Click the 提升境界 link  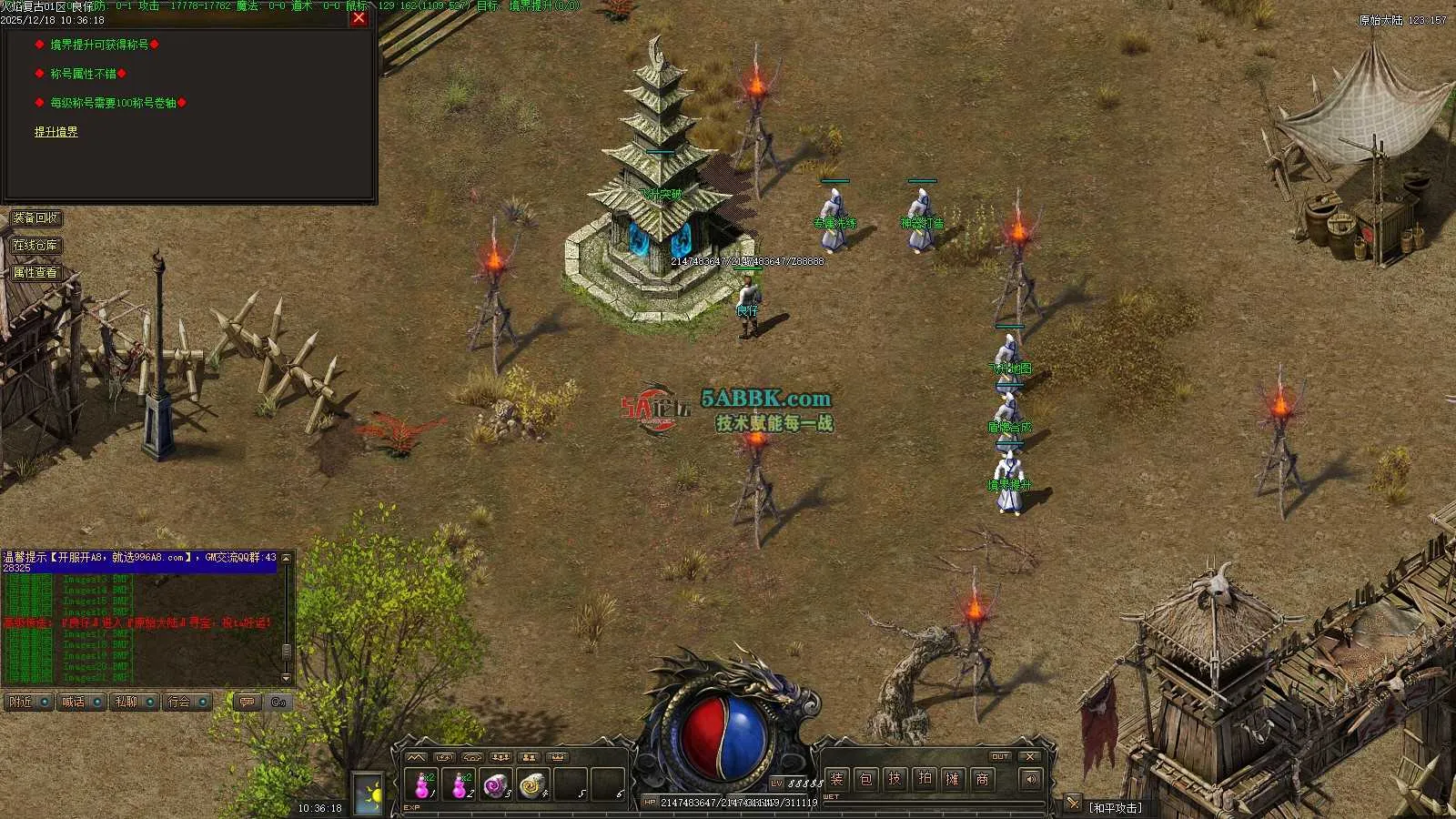click(x=56, y=132)
